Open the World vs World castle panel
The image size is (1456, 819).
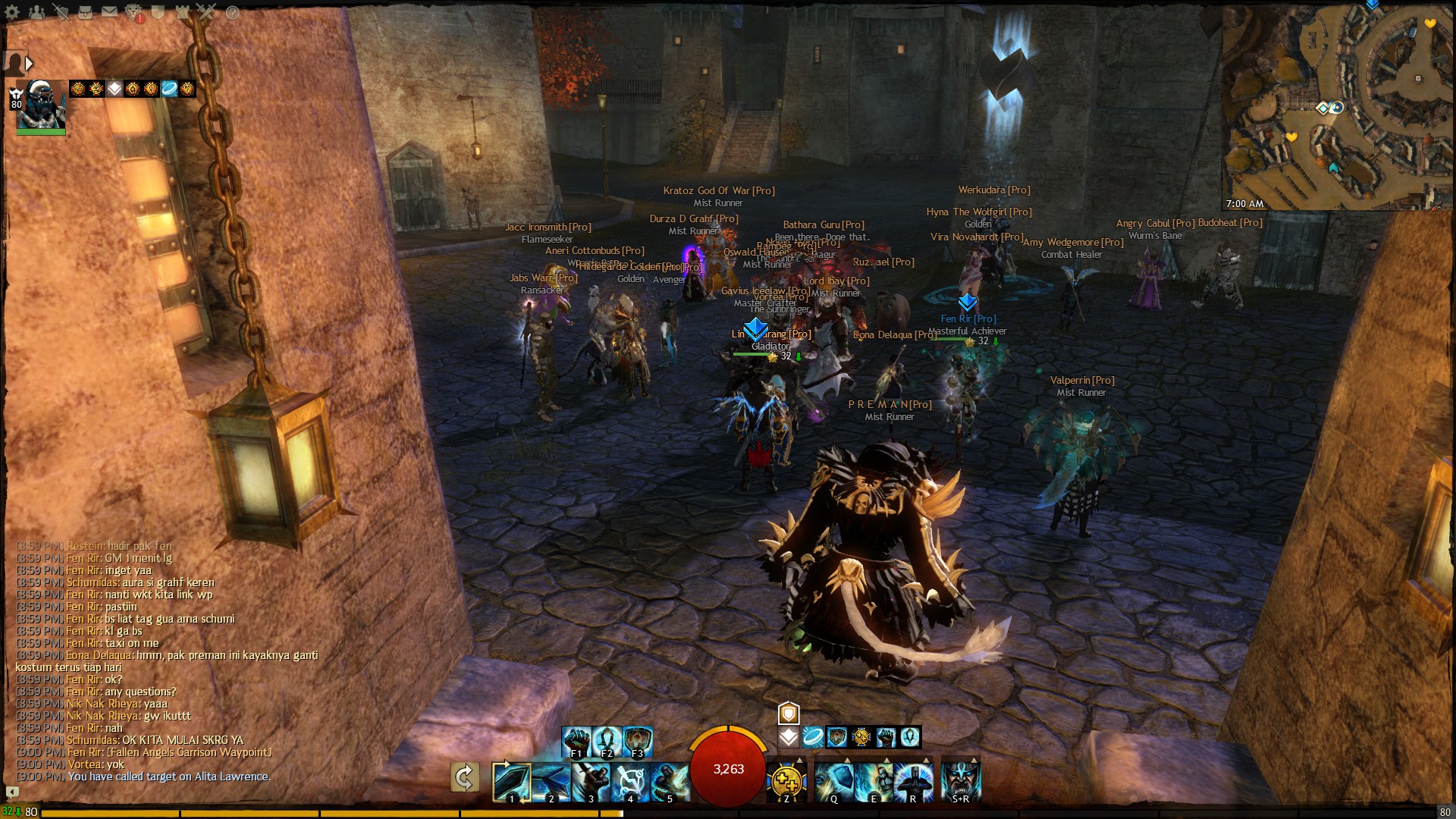(x=182, y=12)
